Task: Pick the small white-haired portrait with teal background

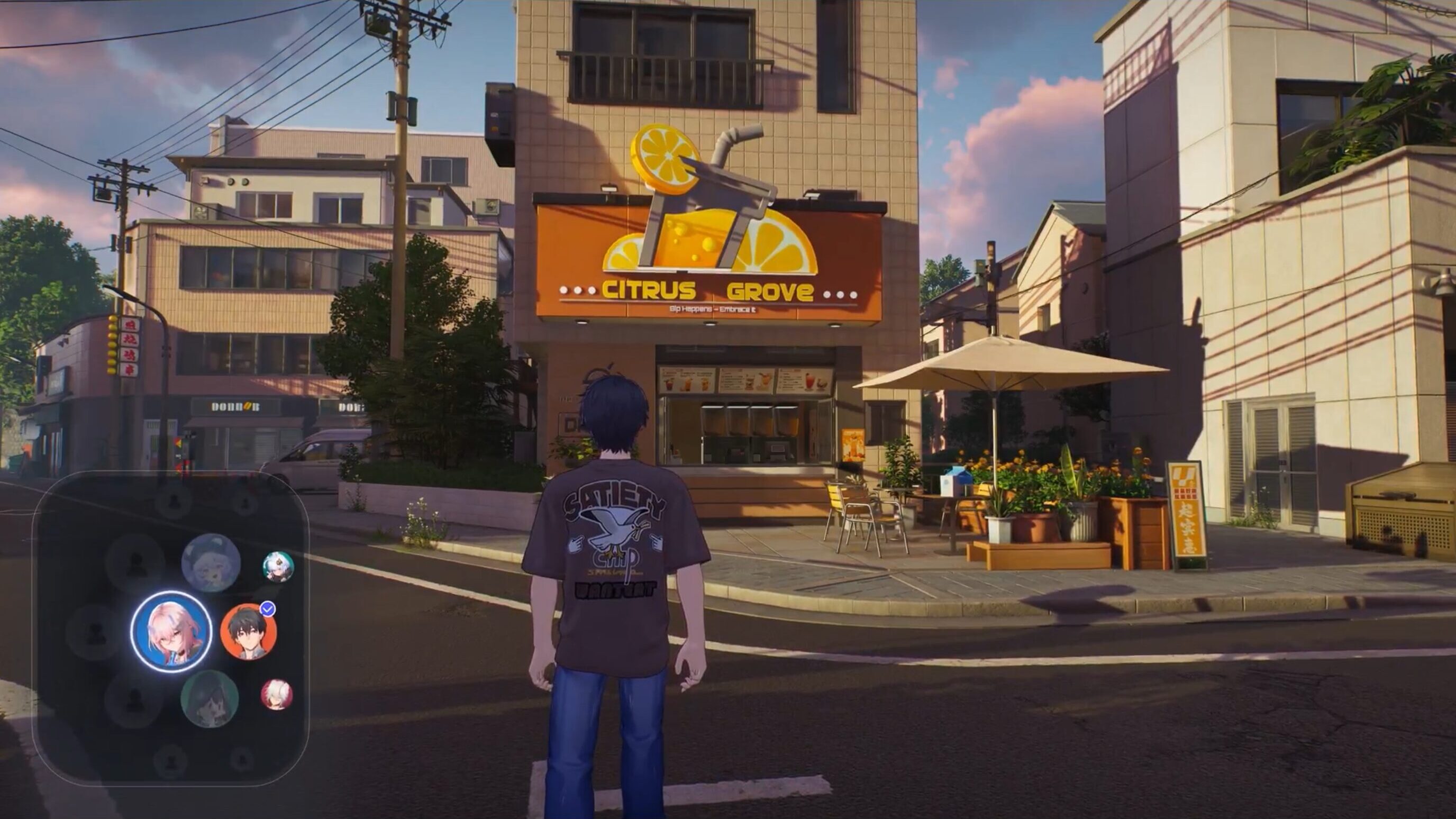Action: [278, 566]
